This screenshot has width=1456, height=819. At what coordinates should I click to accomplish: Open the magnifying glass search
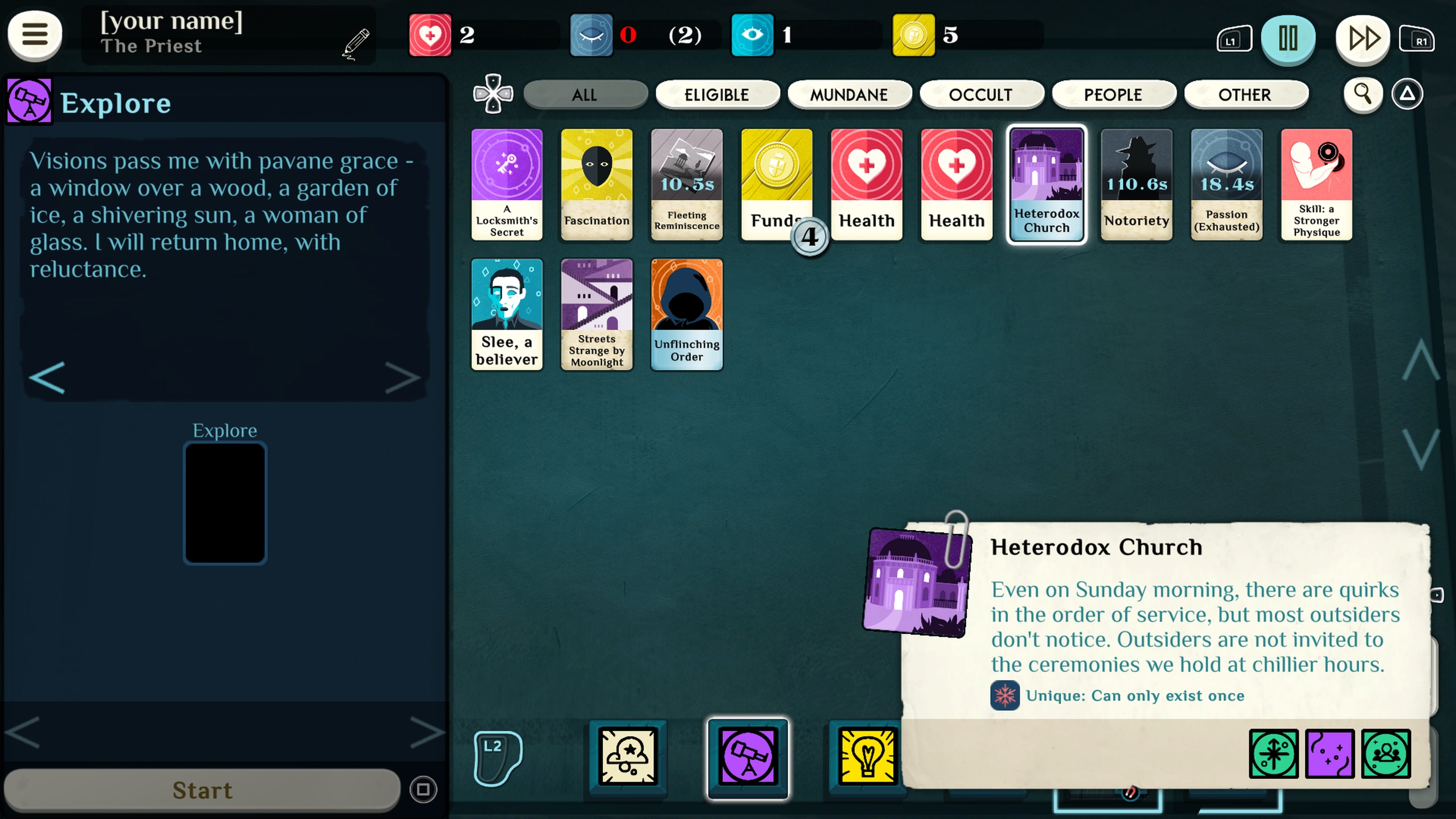pos(1362,94)
